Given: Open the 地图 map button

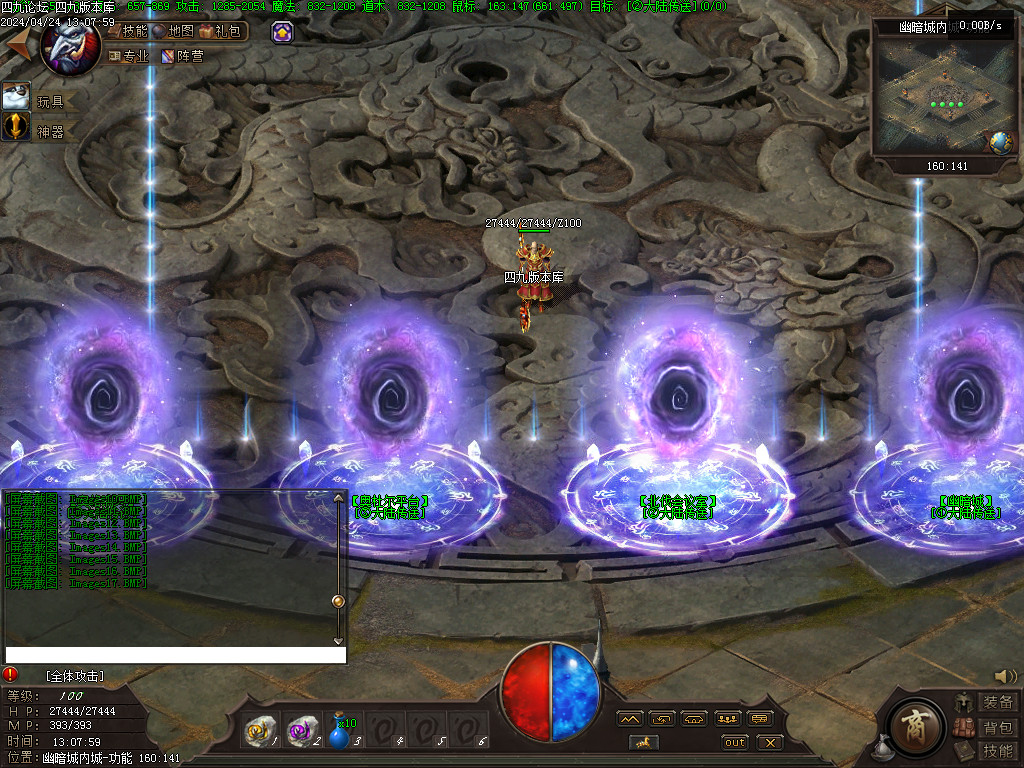Looking at the screenshot, I should pos(174,31).
